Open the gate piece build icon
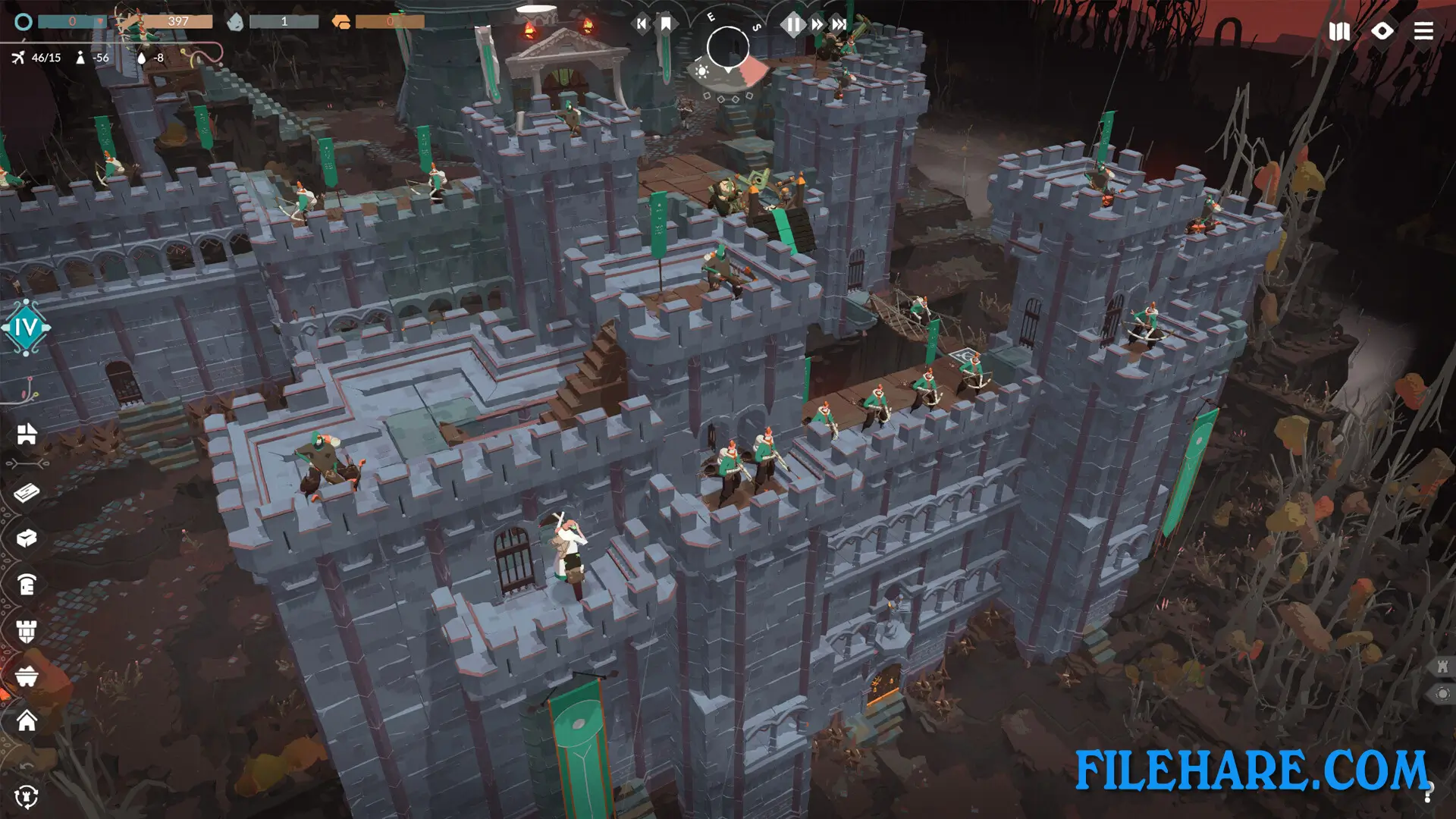The width and height of the screenshot is (1456, 819). [x=27, y=586]
